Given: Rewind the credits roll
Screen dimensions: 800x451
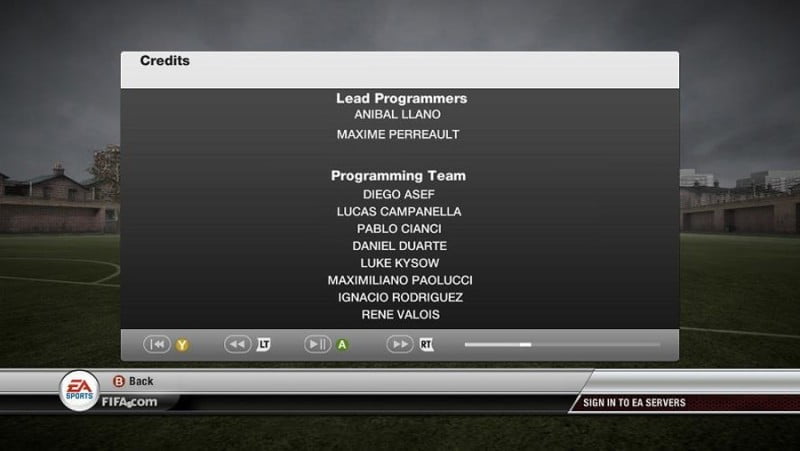Looking at the screenshot, I should [x=238, y=344].
